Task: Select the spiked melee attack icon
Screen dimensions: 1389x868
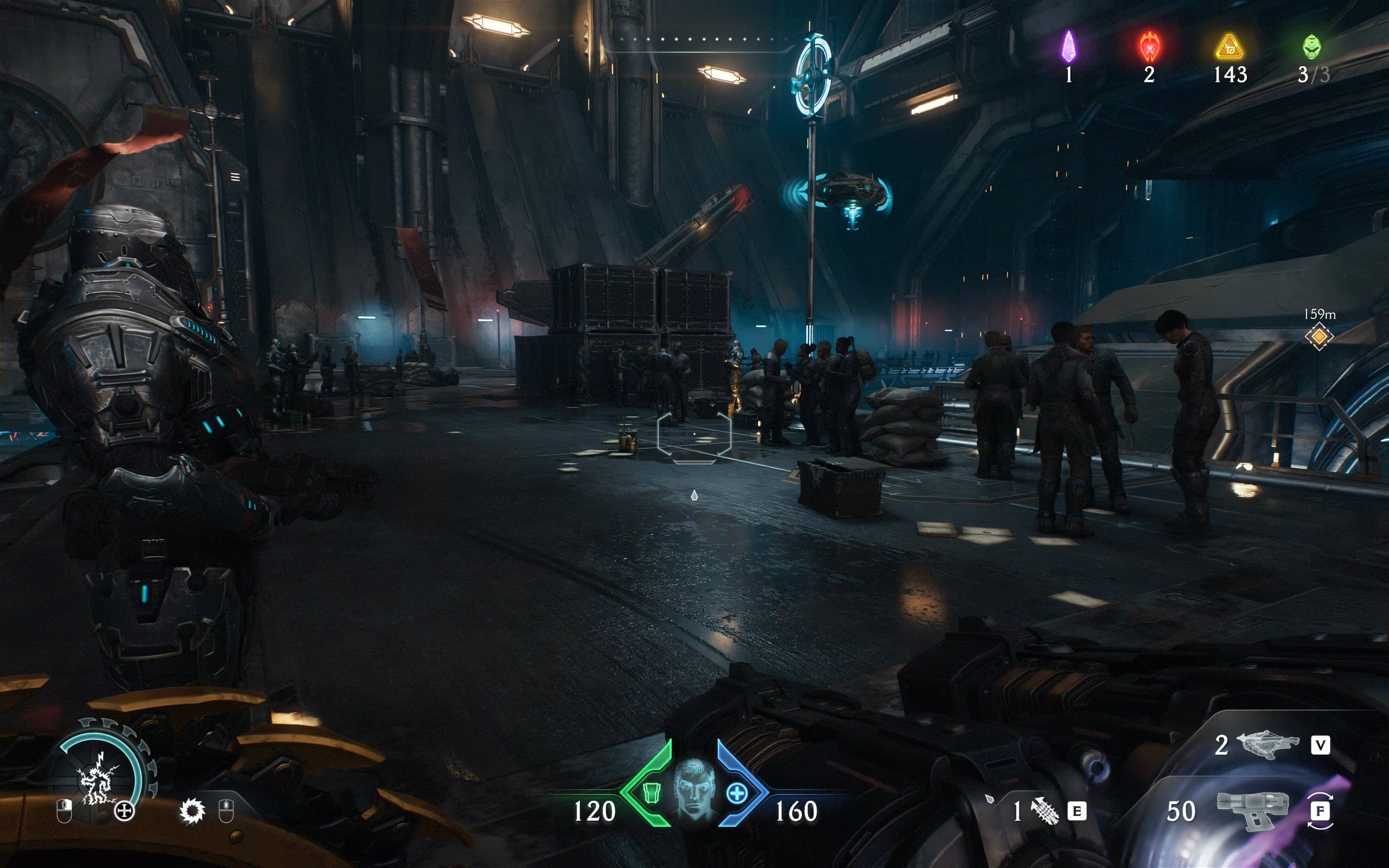Action: point(192,811)
